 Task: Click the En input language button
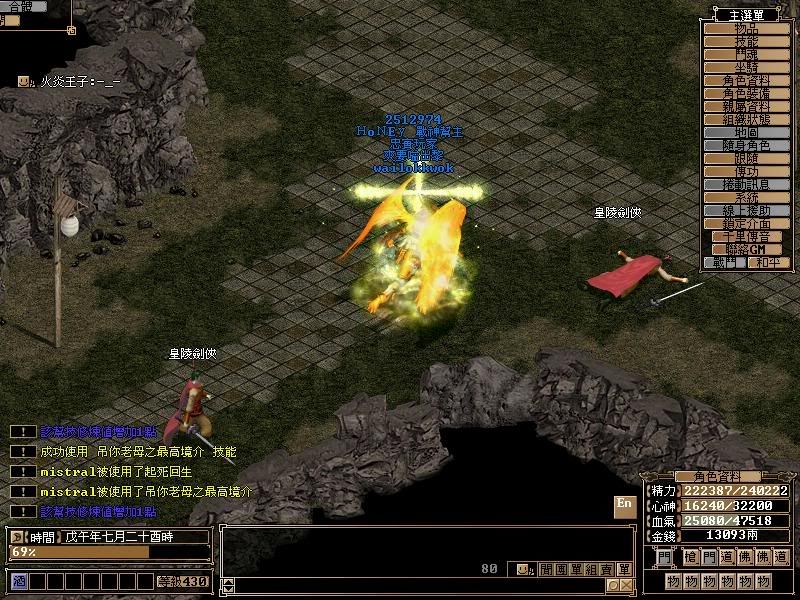click(x=624, y=505)
